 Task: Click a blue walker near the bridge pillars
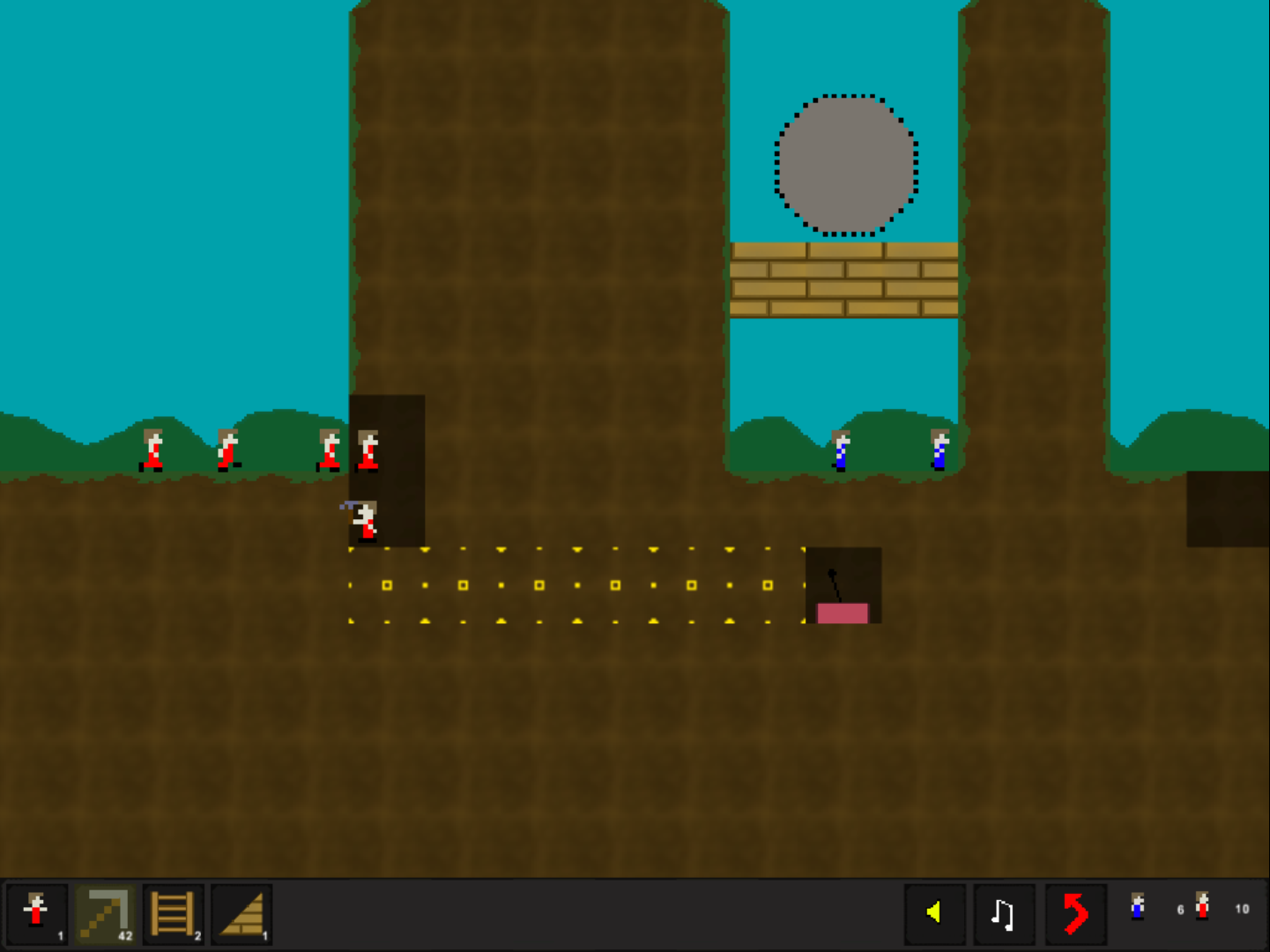point(840,448)
